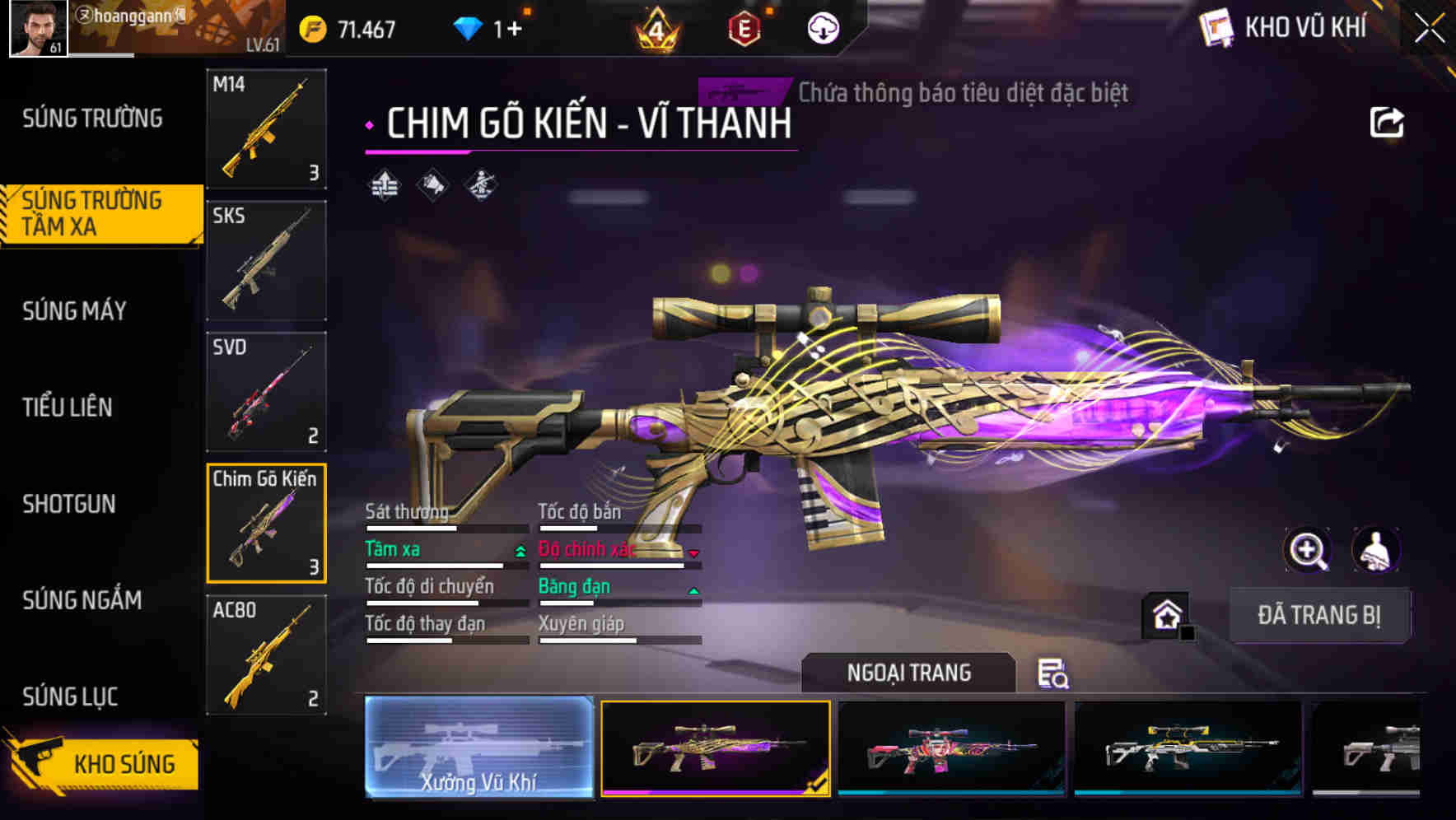
Task: Open the share icon at top right
Action: click(1388, 121)
